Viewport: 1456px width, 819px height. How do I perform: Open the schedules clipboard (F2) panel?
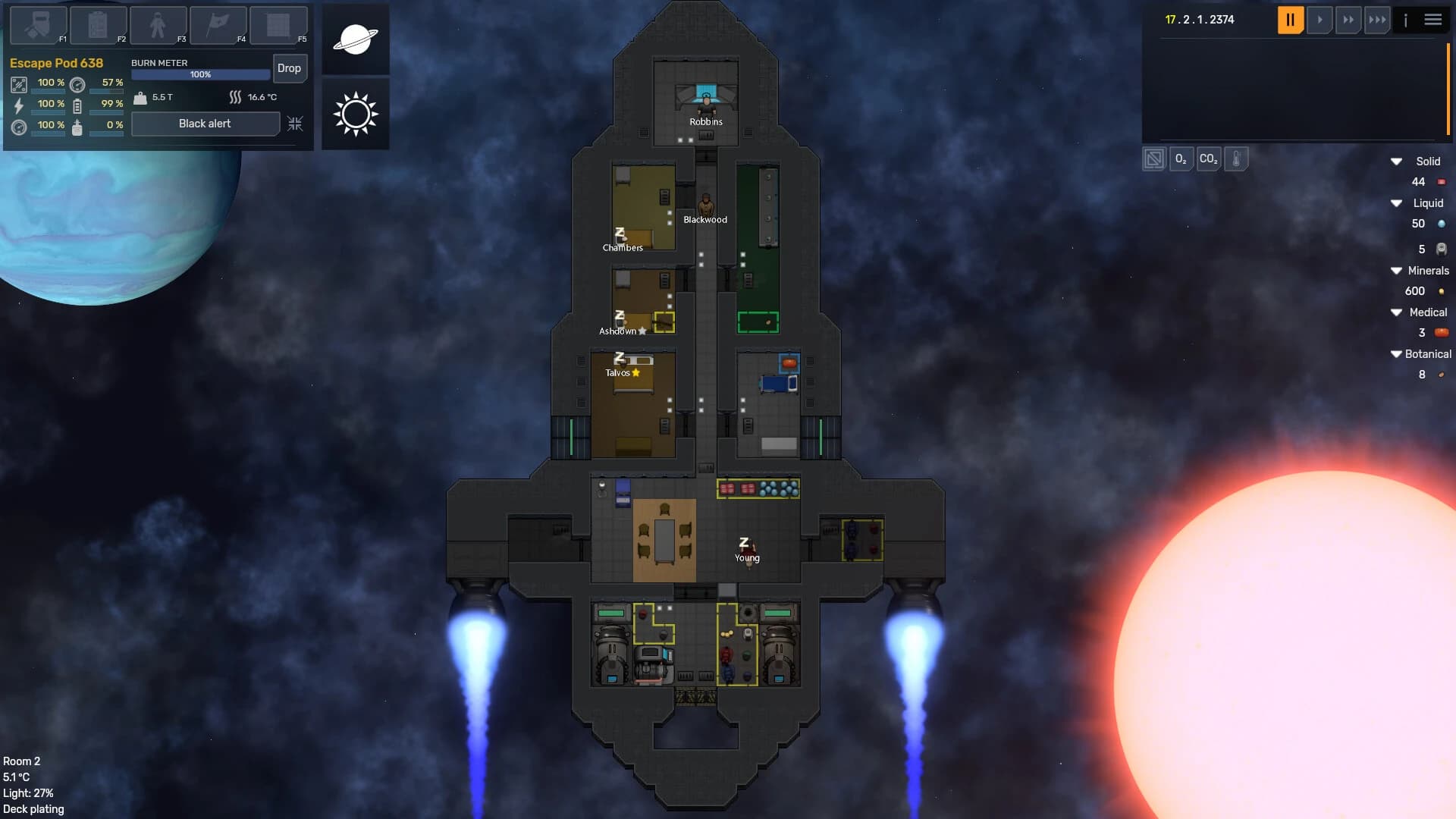coord(96,25)
